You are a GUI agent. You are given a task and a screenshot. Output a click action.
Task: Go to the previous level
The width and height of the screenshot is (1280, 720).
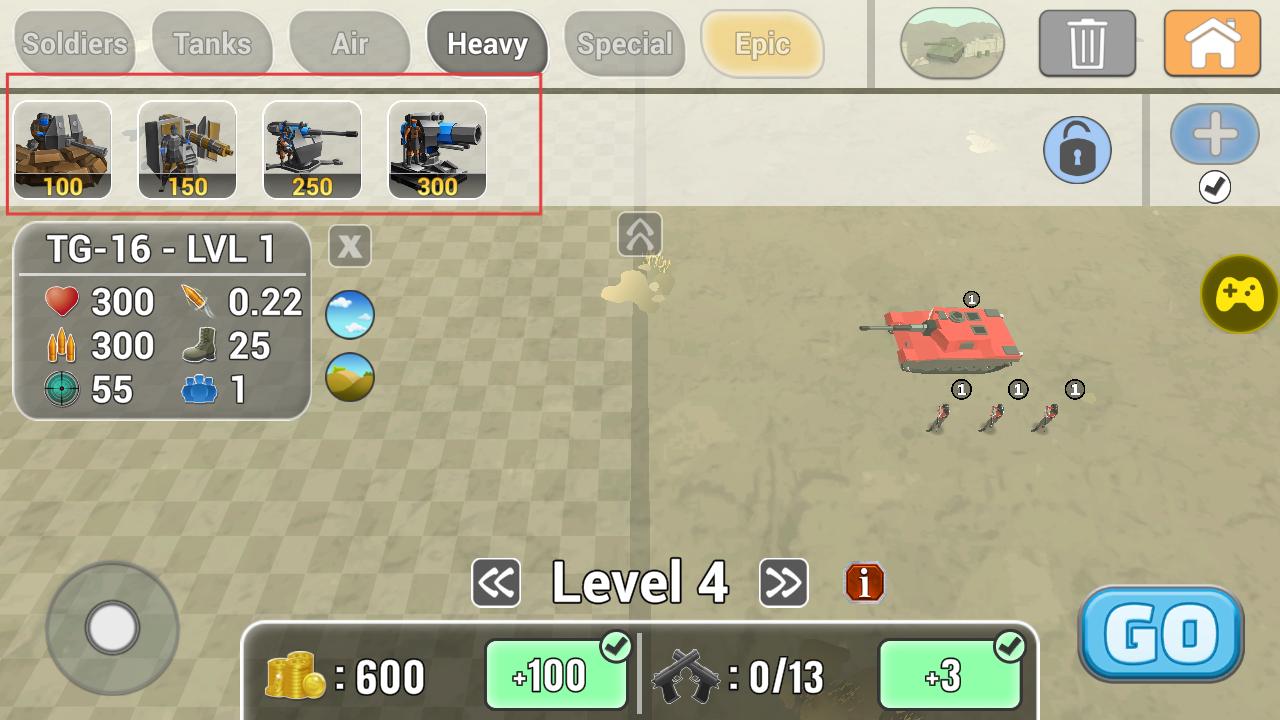pos(496,583)
